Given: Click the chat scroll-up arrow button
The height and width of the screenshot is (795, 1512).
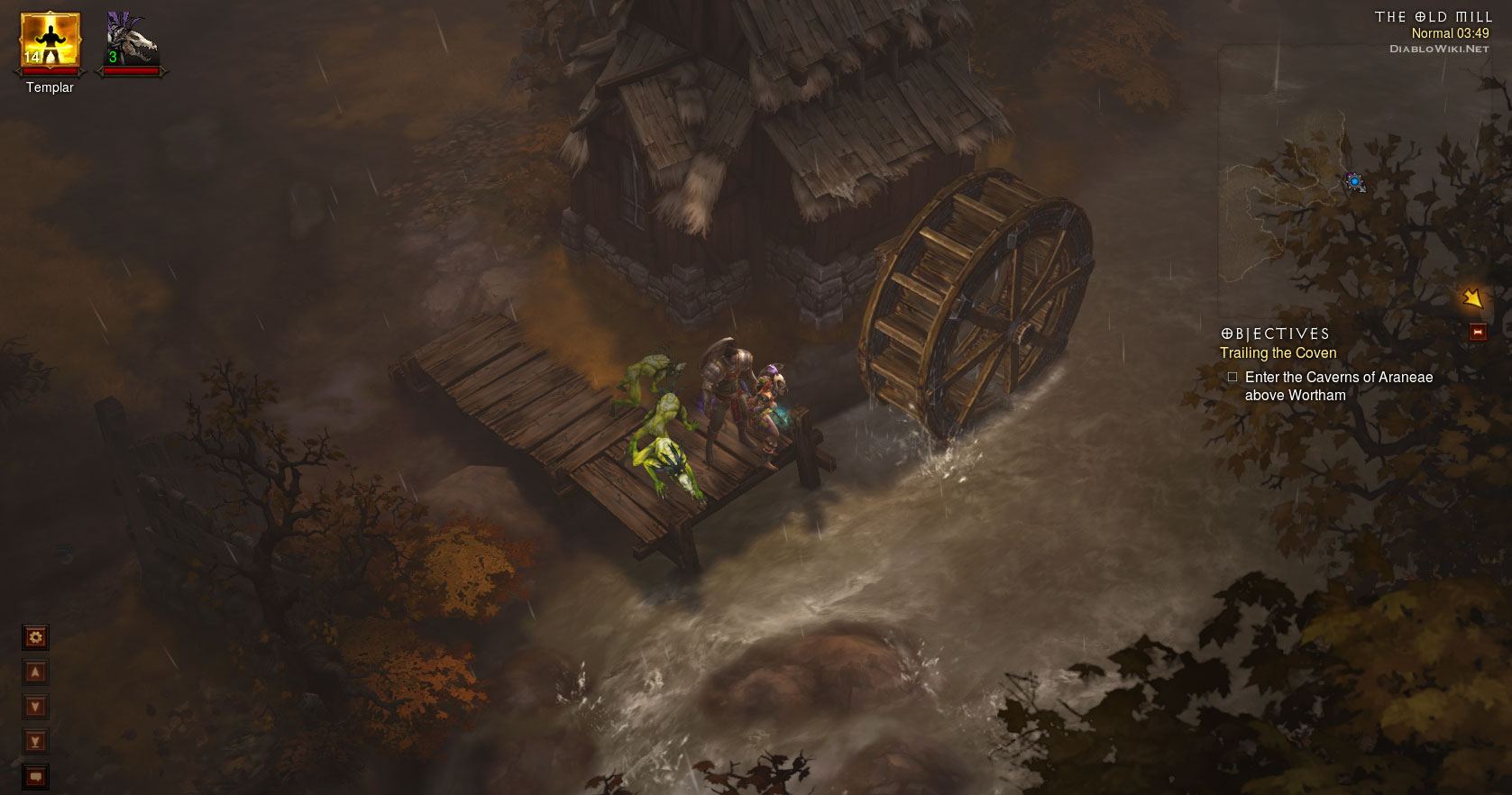Looking at the screenshot, I should [35, 672].
